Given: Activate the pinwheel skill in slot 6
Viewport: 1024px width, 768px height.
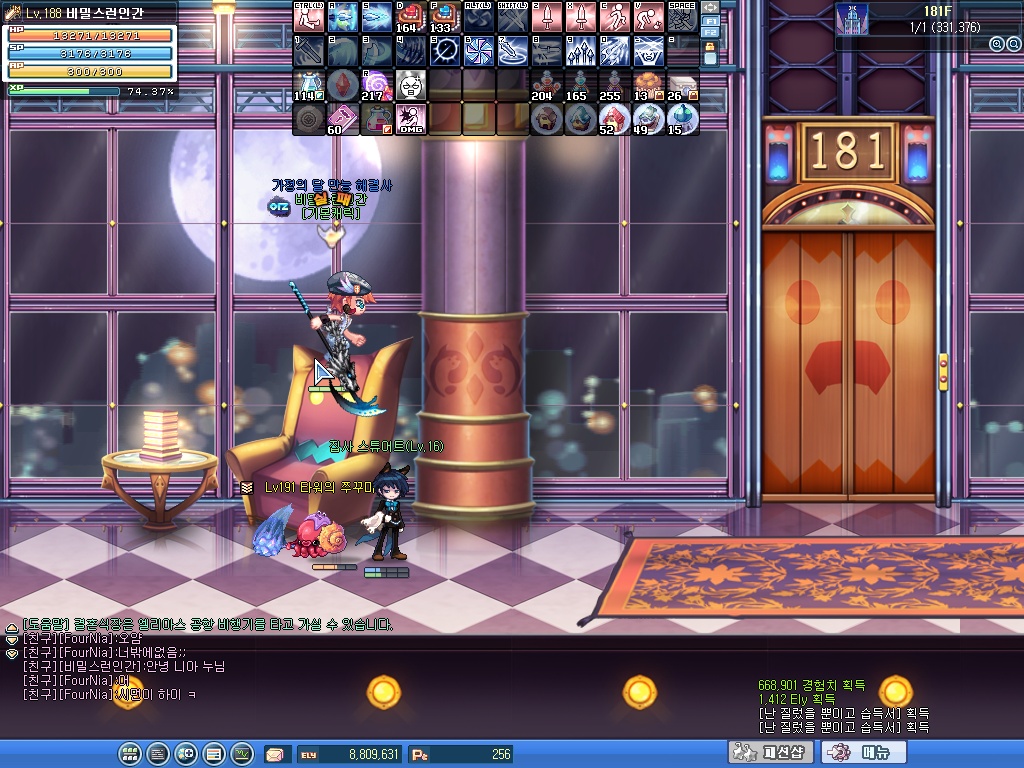Looking at the screenshot, I should (478, 51).
